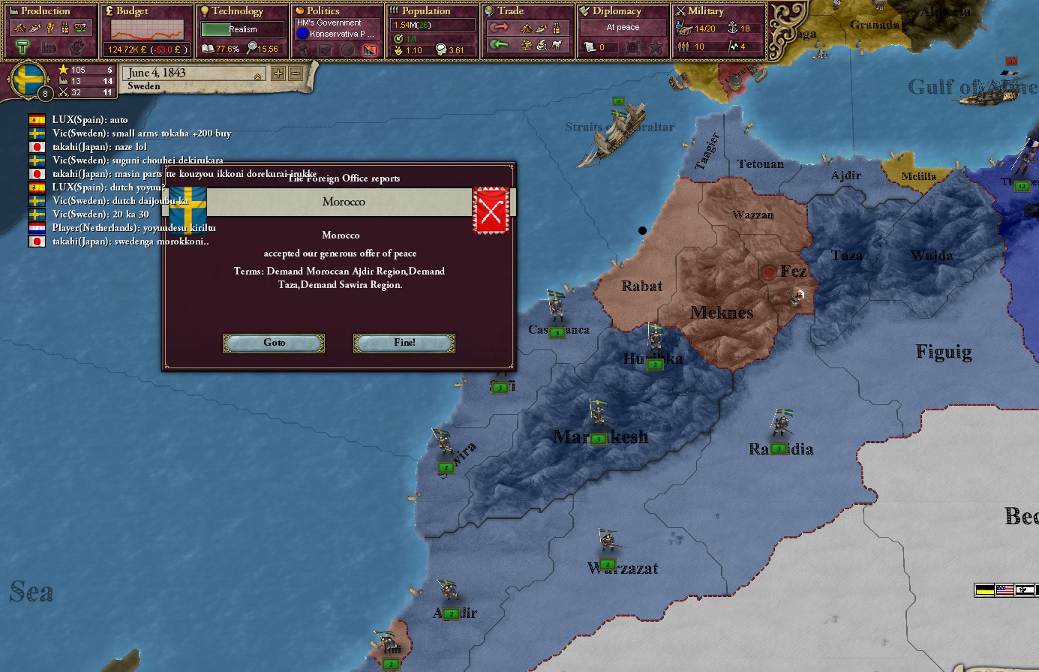The width and height of the screenshot is (1039, 672).
Task: Click the Swedish flag emblem
Action: (x=28, y=80)
